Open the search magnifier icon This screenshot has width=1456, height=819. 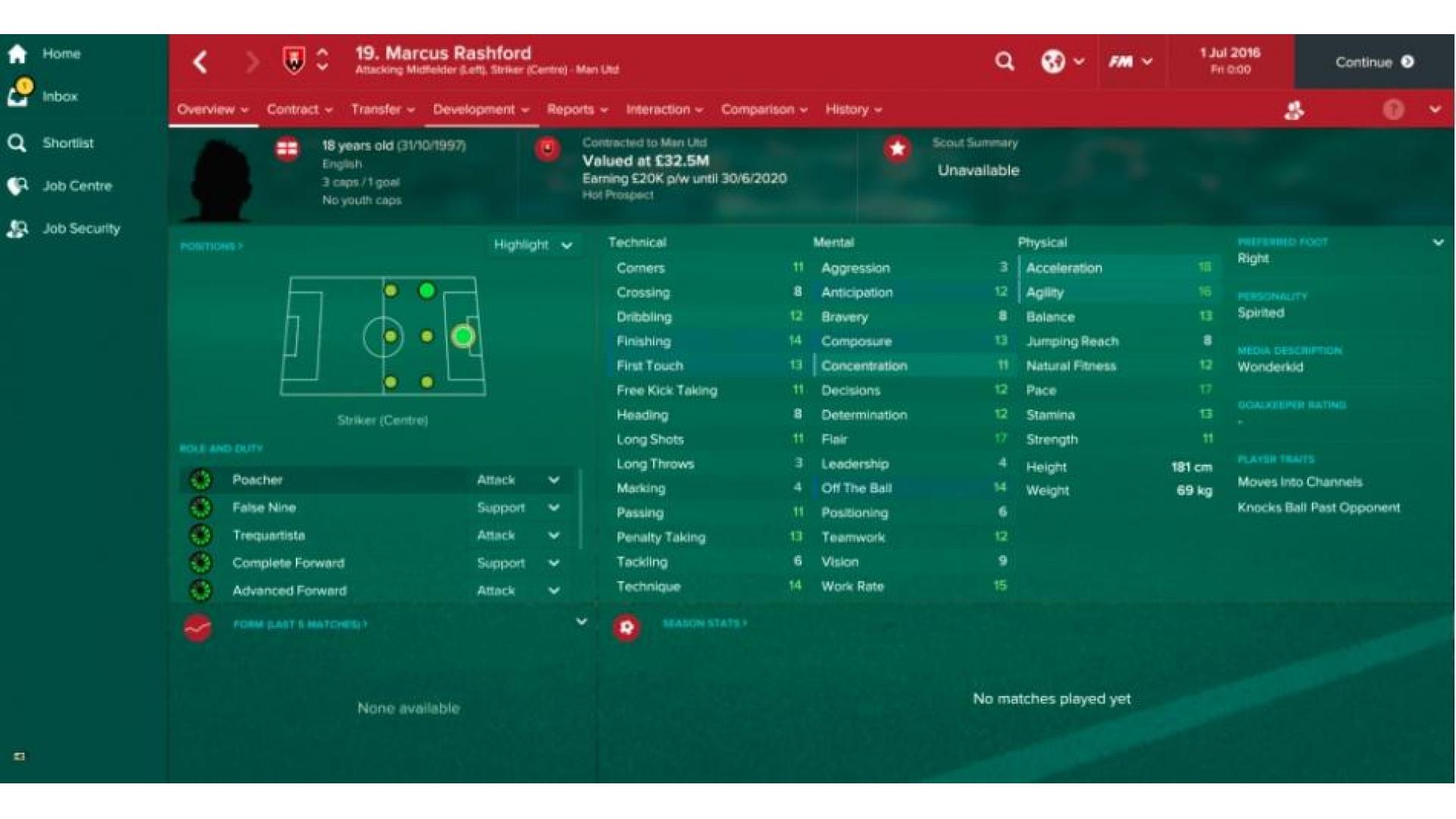point(1005,61)
